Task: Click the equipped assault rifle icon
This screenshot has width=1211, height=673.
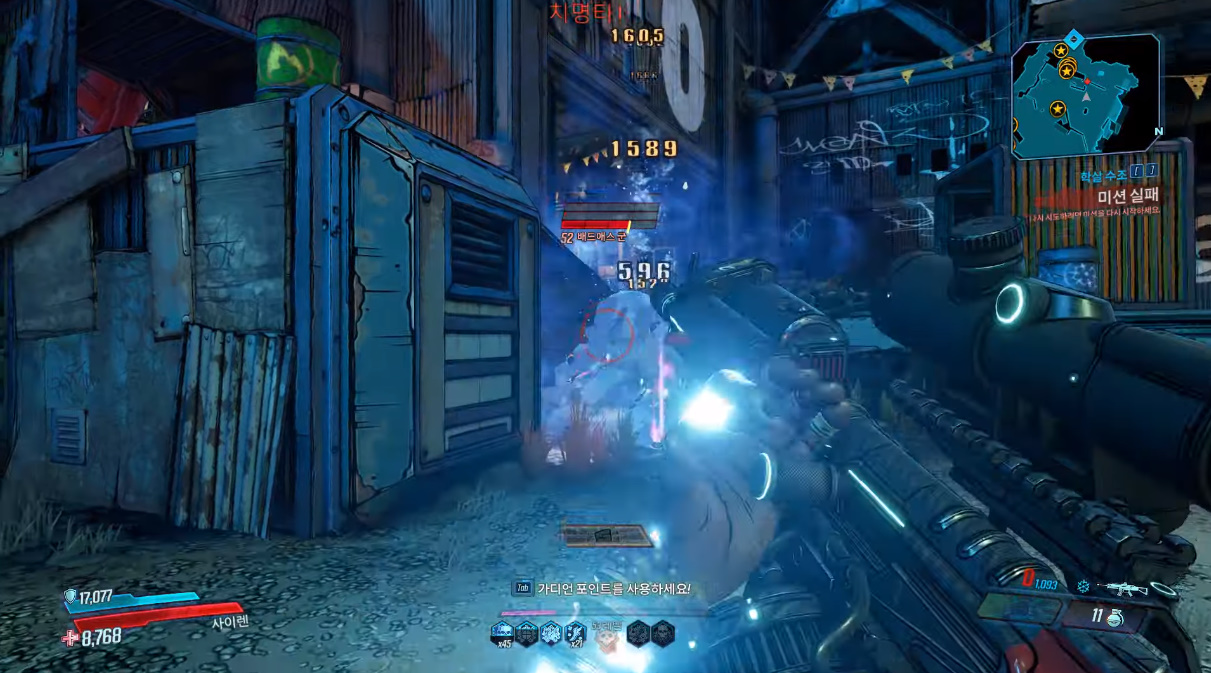Action: (x=1121, y=588)
